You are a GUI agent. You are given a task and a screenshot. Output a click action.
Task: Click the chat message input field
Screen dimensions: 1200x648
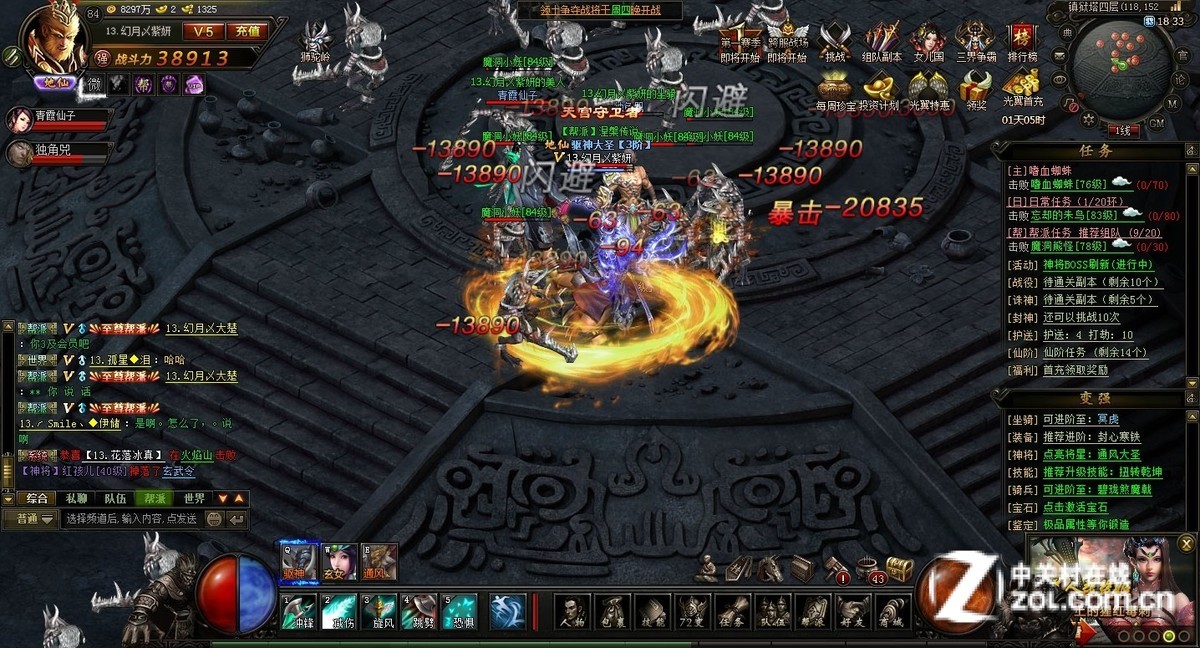[130, 519]
